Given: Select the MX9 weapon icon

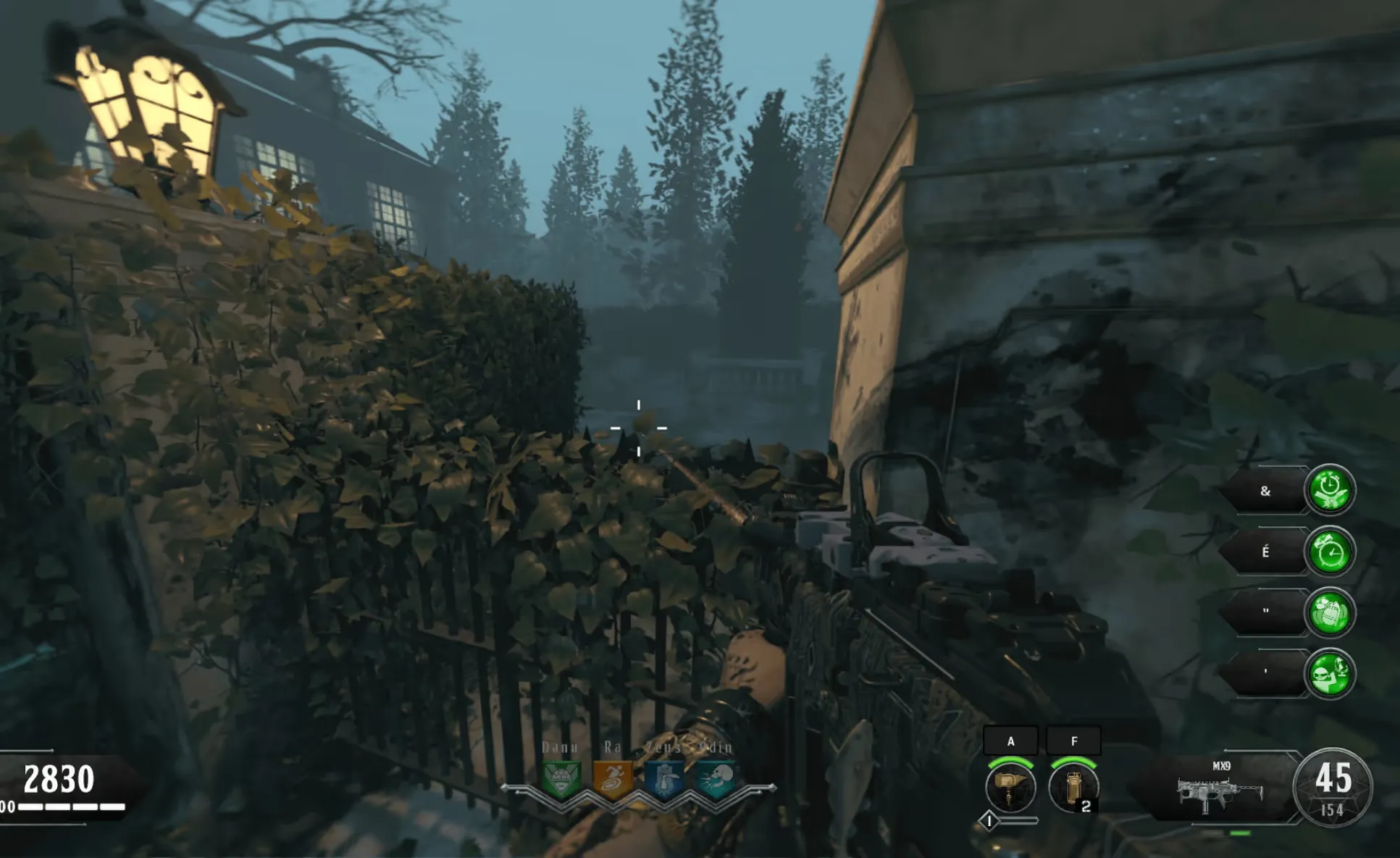Looking at the screenshot, I should click(x=1220, y=793).
